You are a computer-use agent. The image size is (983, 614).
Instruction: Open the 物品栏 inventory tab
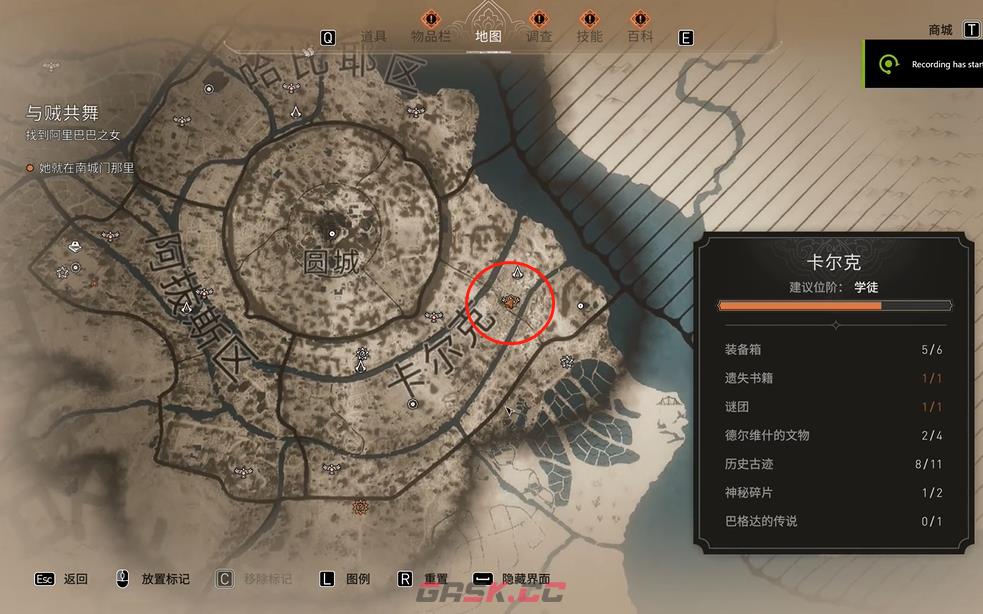(x=431, y=37)
